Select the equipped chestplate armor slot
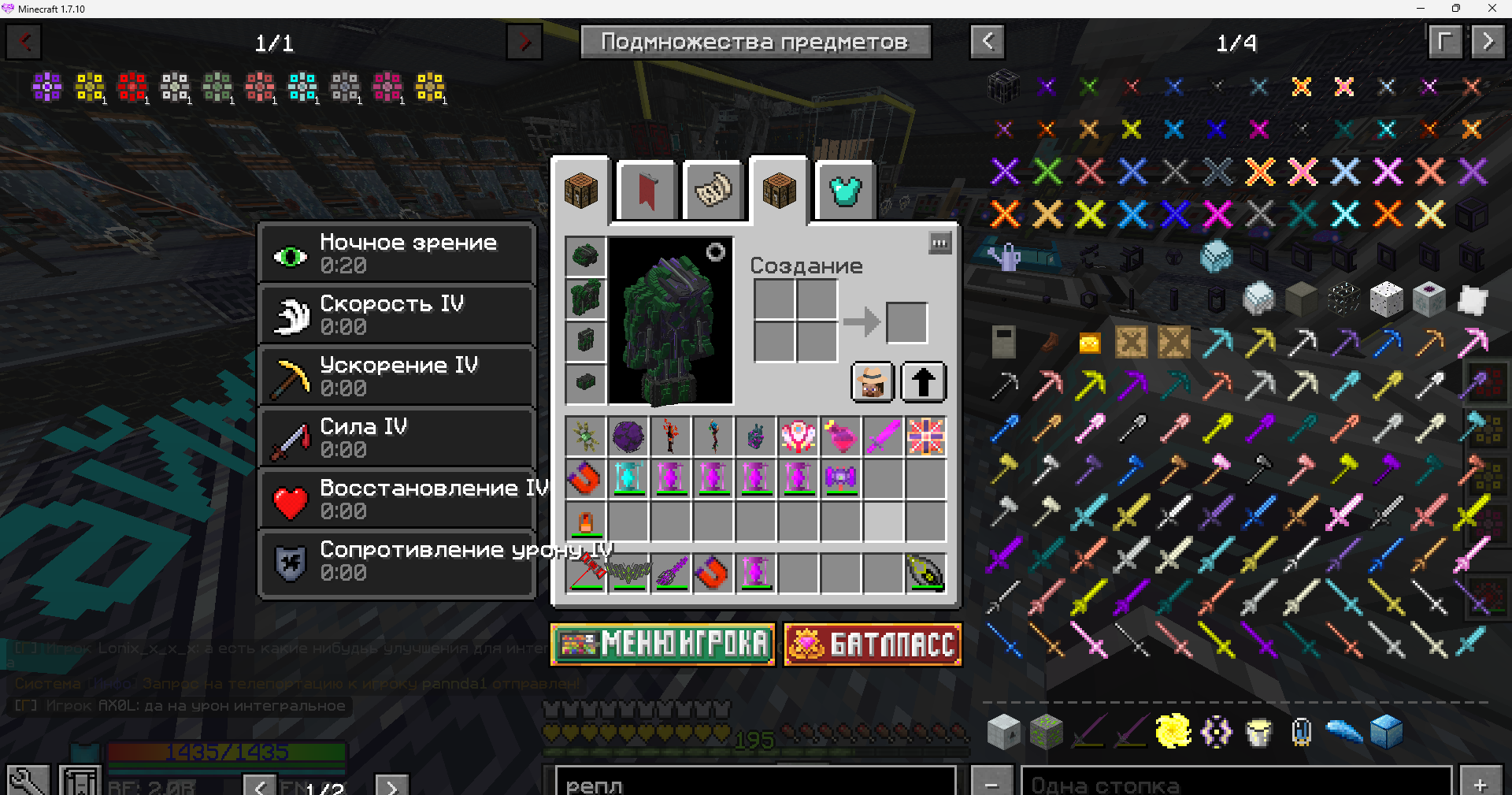The height and width of the screenshot is (795, 1512). (585, 299)
